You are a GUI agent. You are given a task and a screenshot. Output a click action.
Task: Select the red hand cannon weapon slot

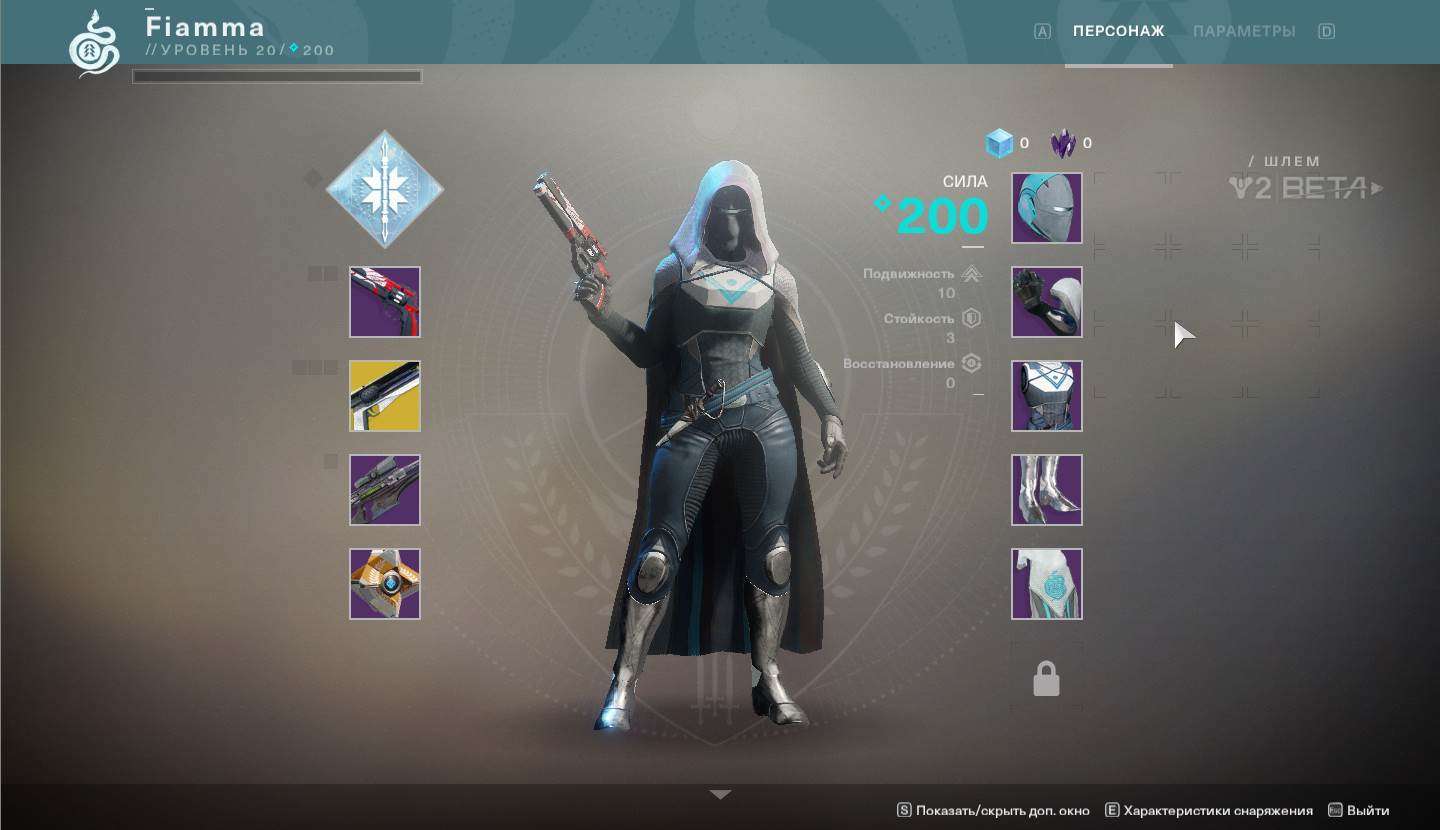point(385,302)
